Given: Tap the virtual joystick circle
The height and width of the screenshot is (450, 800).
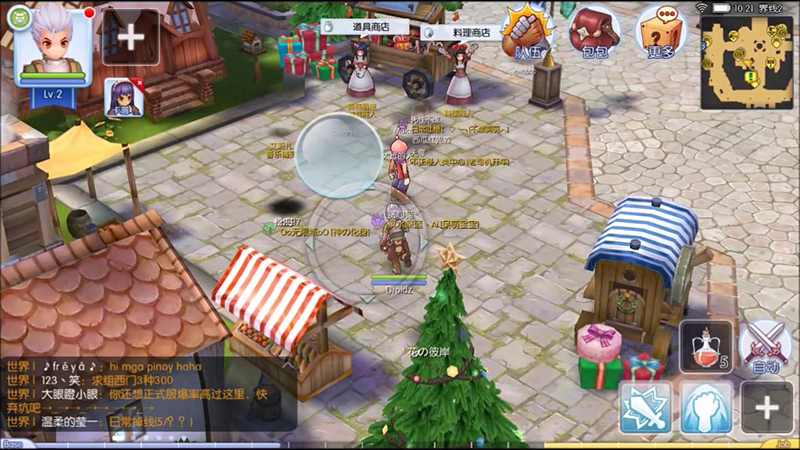Looking at the screenshot, I should (340, 155).
